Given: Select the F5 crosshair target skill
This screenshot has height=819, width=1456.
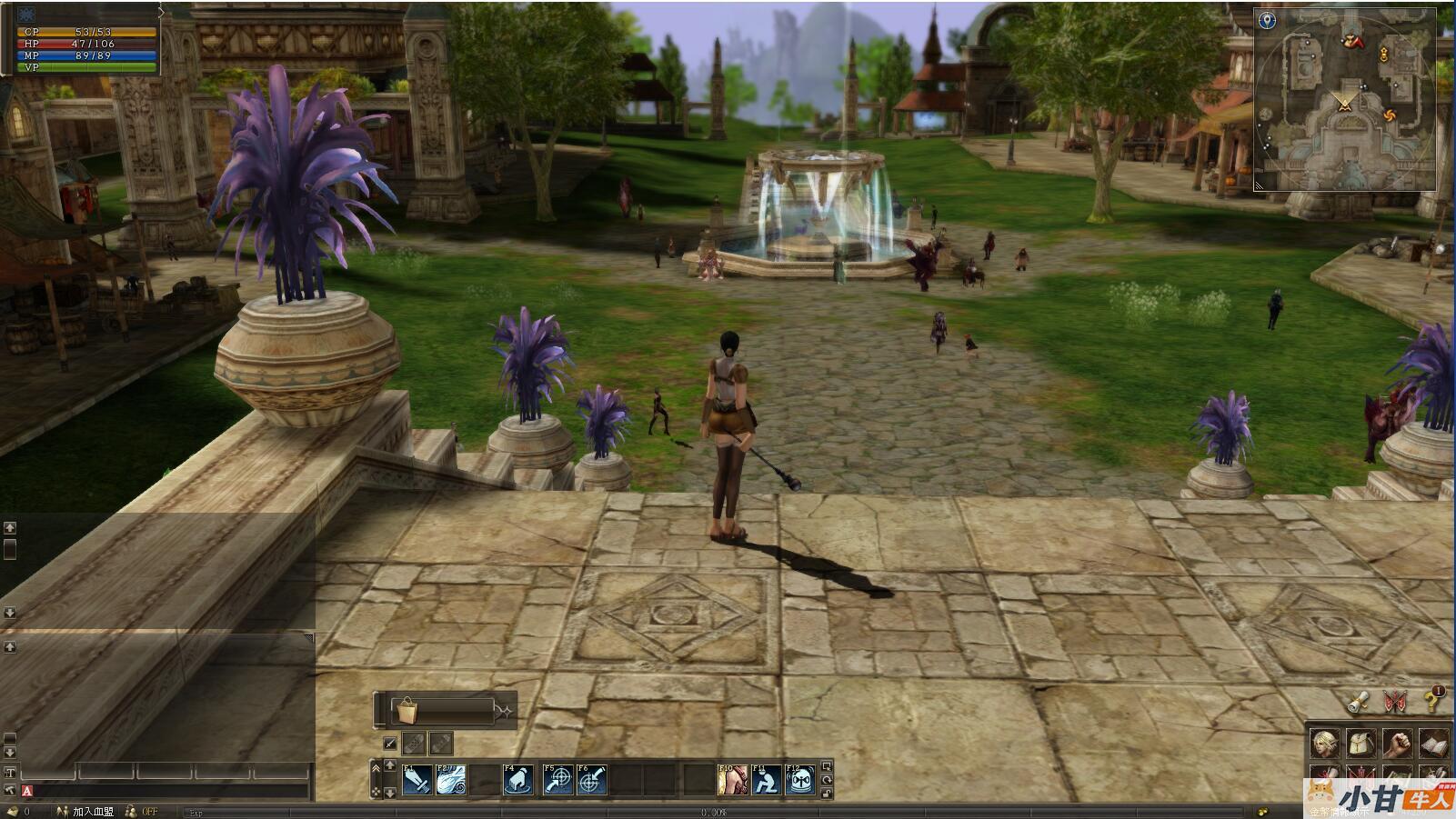Looking at the screenshot, I should point(557,780).
